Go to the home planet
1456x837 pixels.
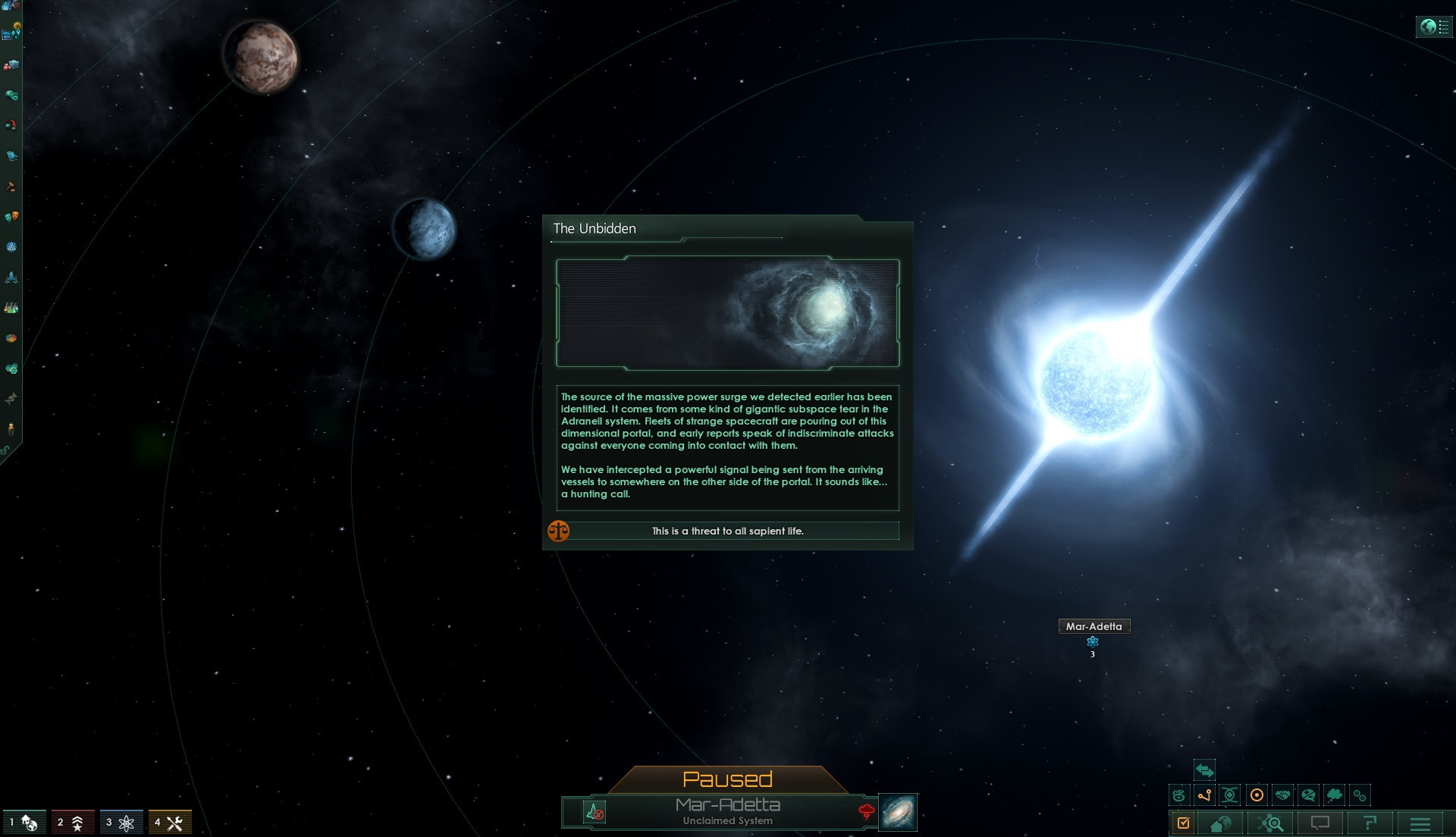click(1220, 823)
